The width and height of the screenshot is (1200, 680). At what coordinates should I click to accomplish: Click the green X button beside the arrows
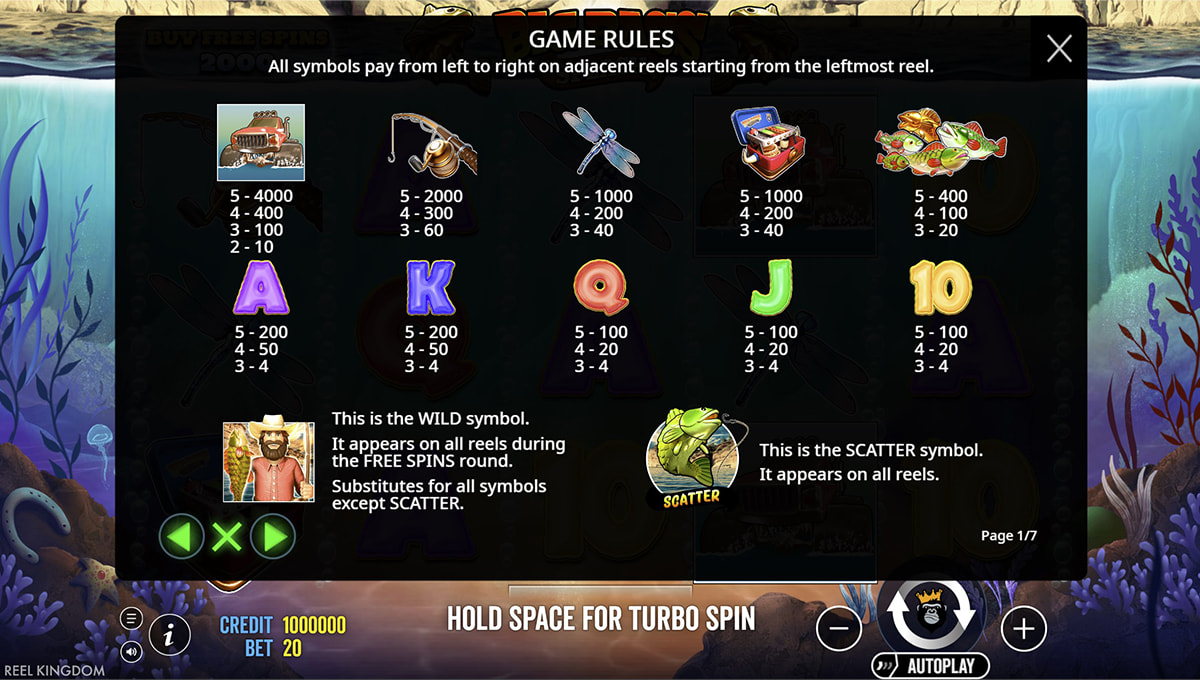227,538
